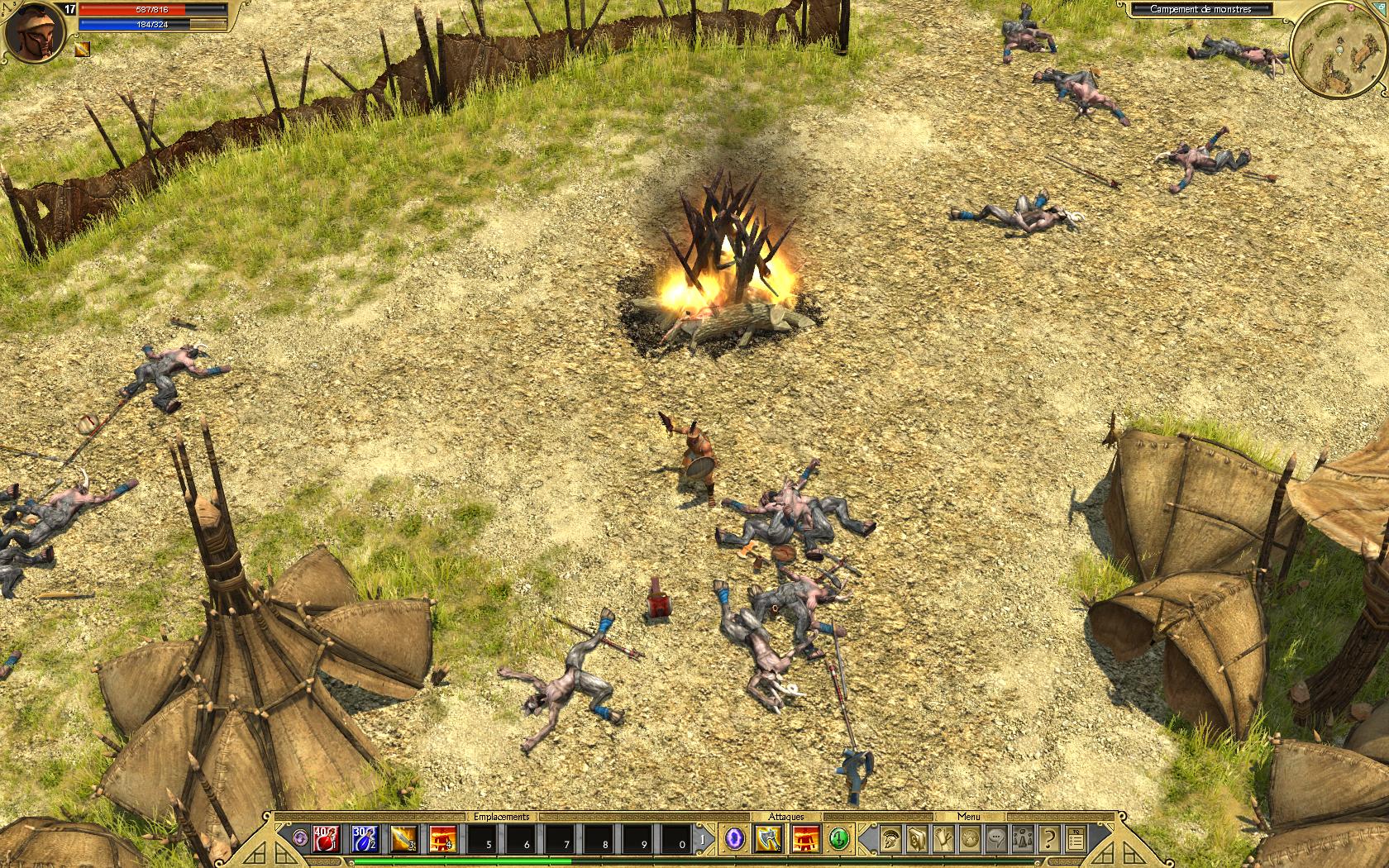Use the blue energy potion slot
Viewport: 1389px width, 868px height.
(x=363, y=839)
